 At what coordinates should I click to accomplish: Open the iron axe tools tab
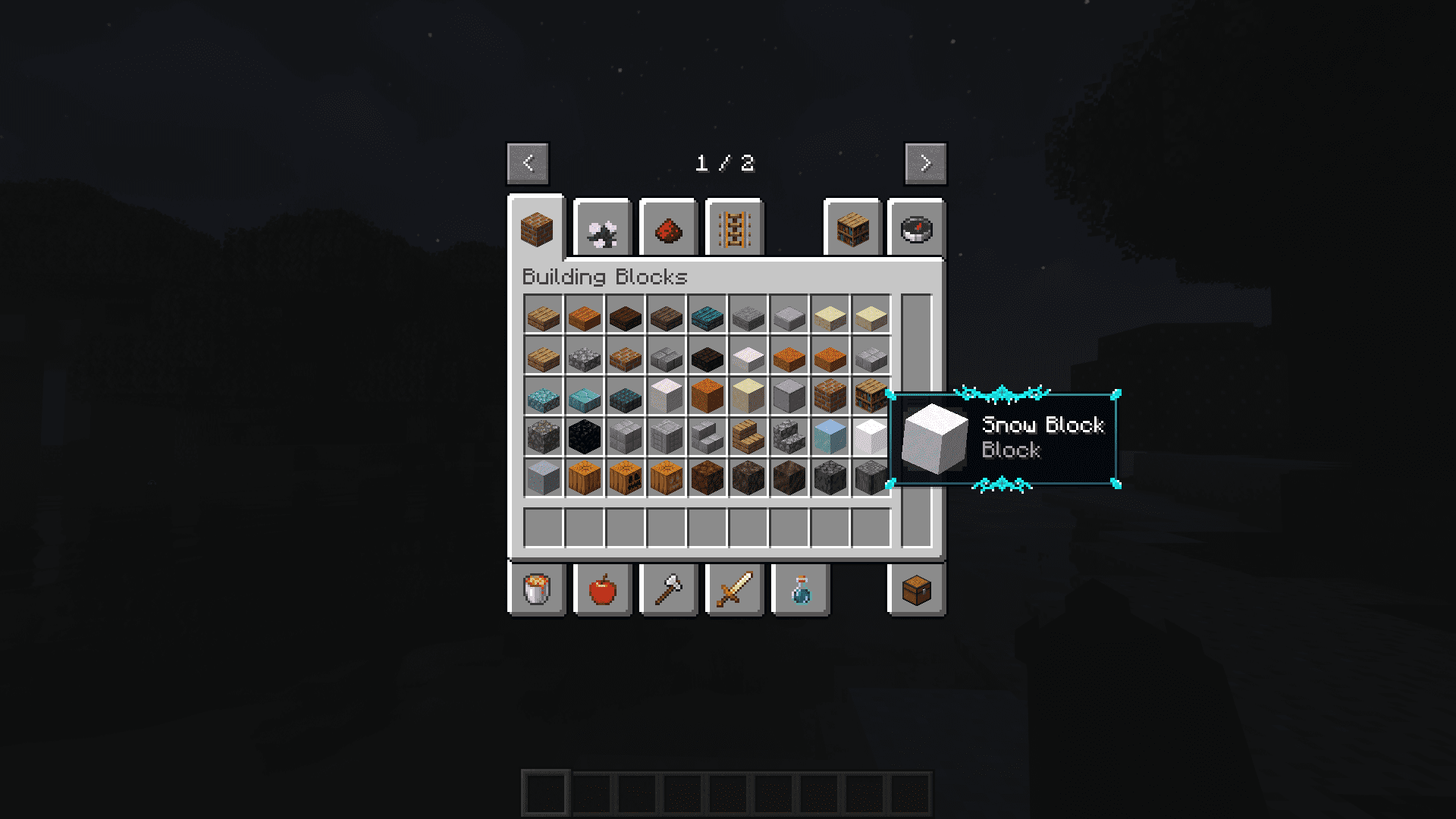tap(668, 590)
